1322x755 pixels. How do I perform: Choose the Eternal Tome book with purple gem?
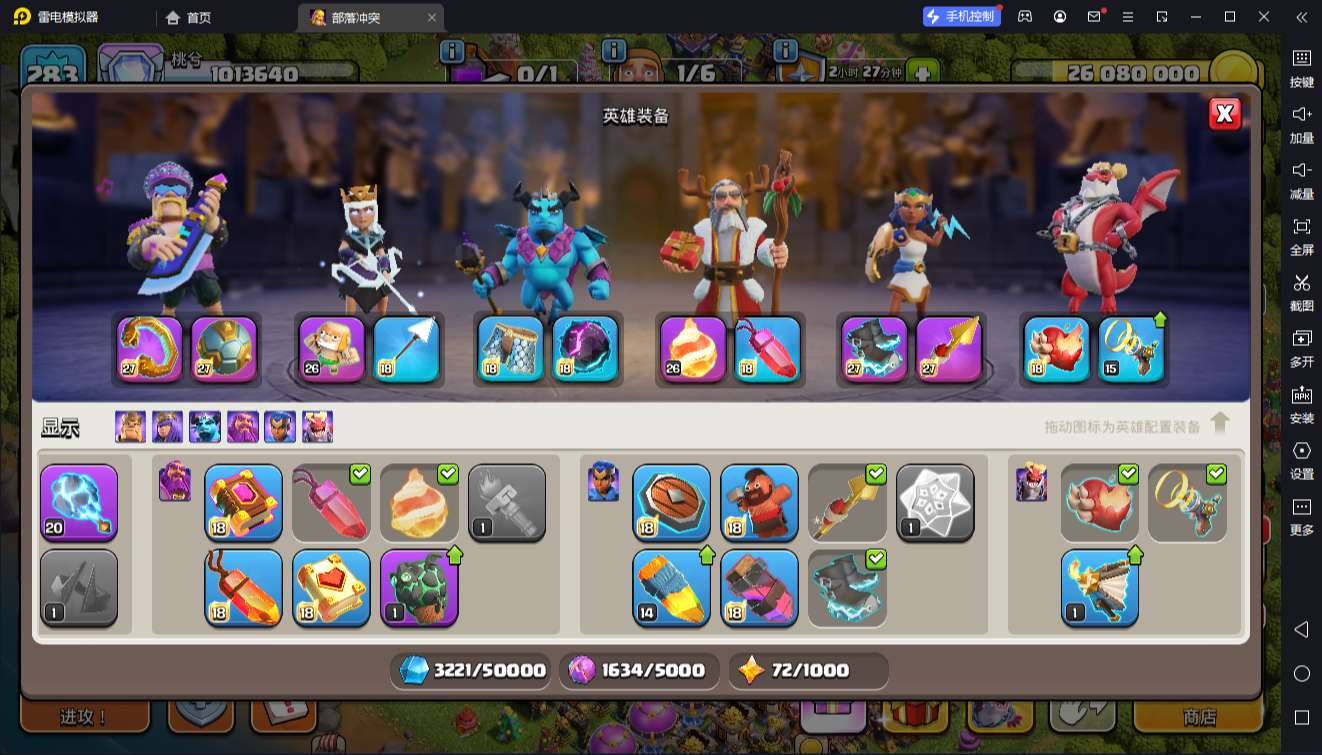(243, 502)
